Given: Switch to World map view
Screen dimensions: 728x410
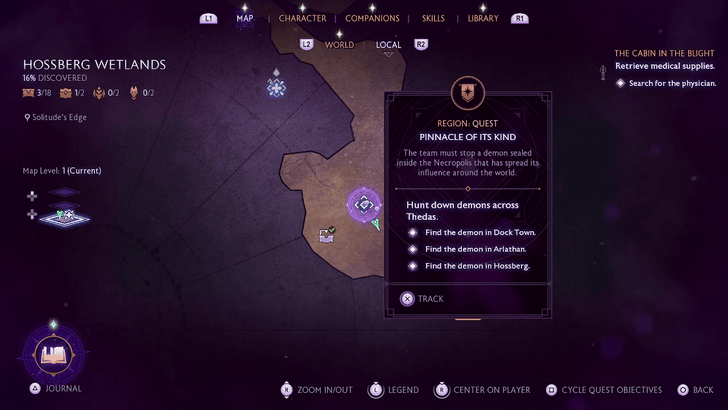Looking at the screenshot, I should 339,45.
